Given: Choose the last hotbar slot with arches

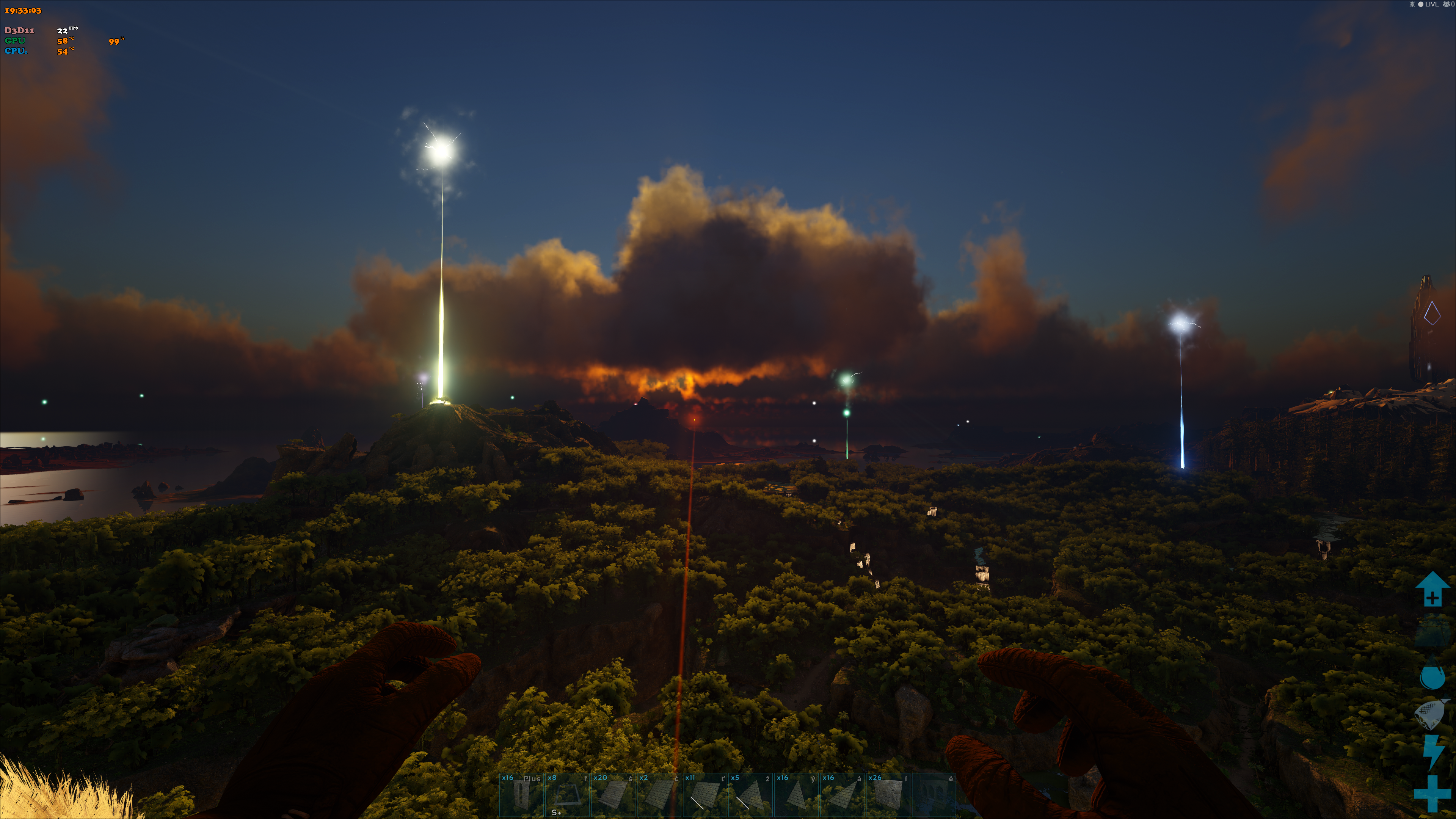Looking at the screenshot, I should tap(934, 794).
